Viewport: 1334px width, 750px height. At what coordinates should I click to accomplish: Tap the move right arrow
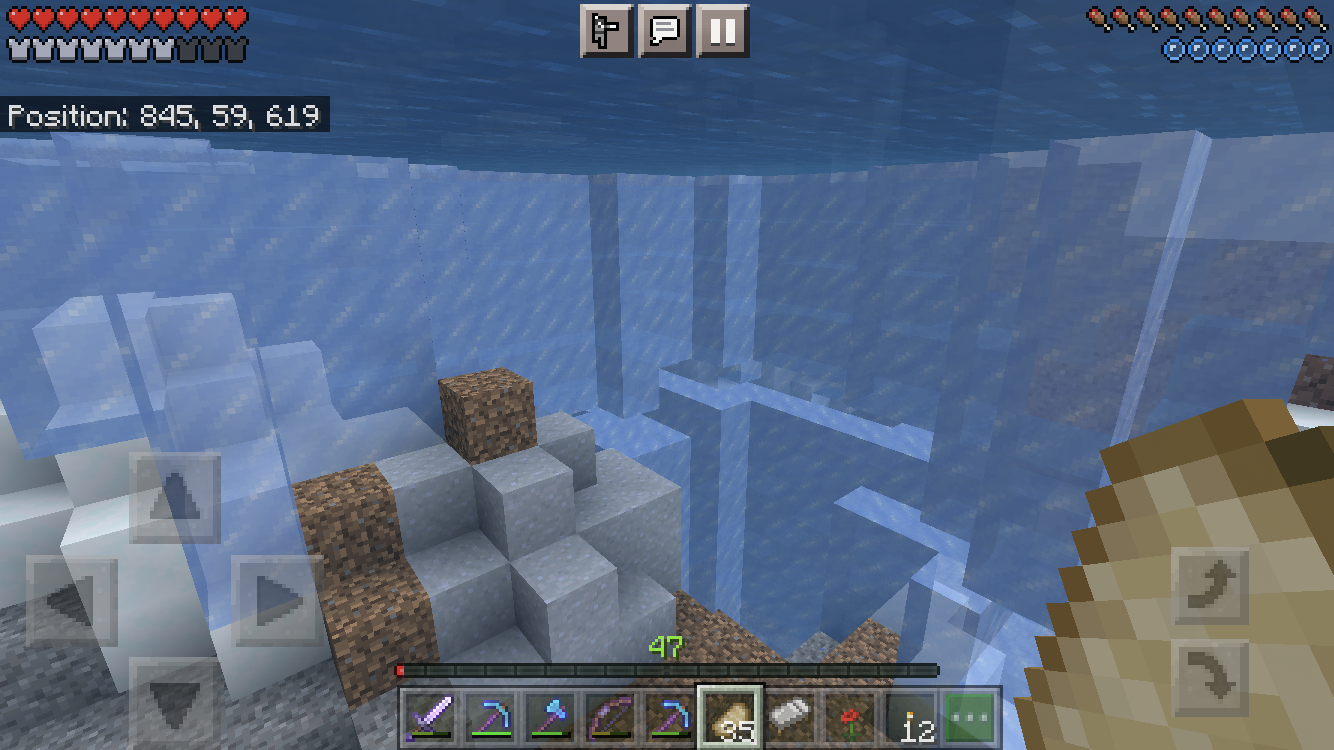pos(277,601)
